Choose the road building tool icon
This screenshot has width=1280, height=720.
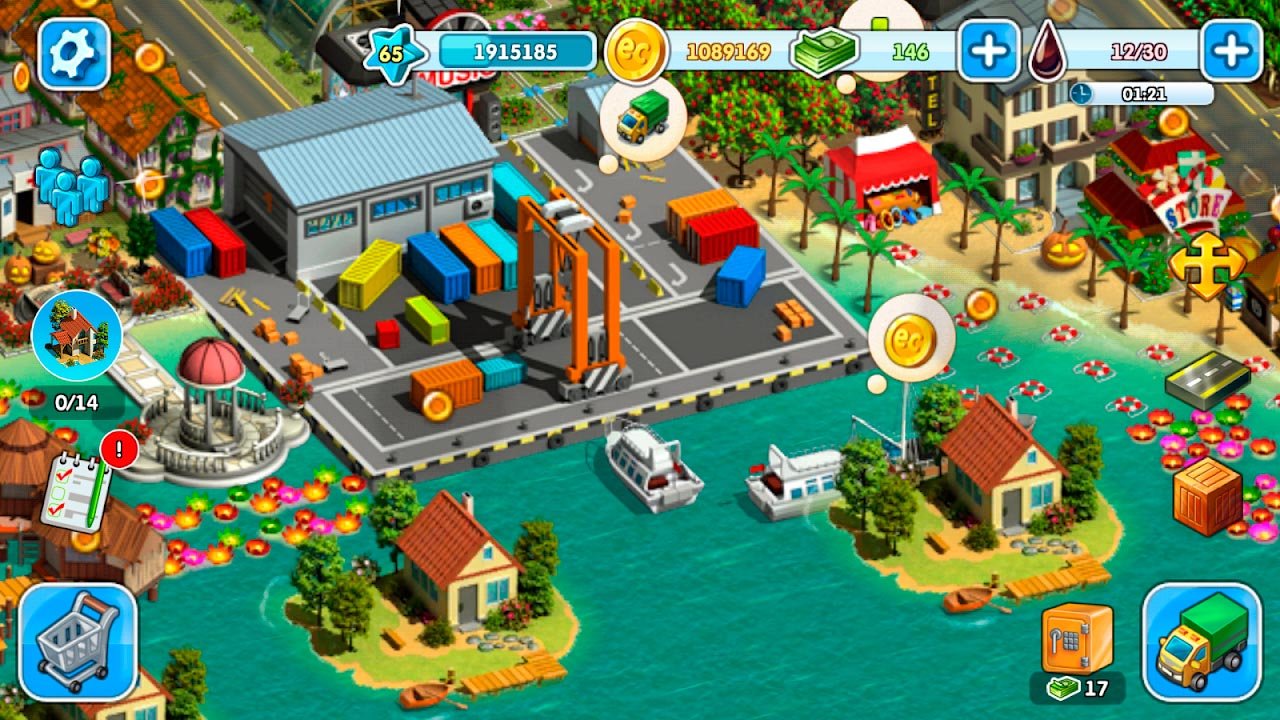[1207, 378]
